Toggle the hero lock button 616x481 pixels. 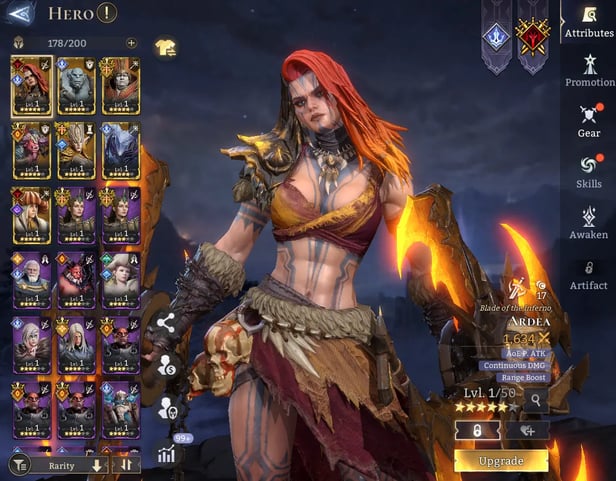(x=478, y=429)
